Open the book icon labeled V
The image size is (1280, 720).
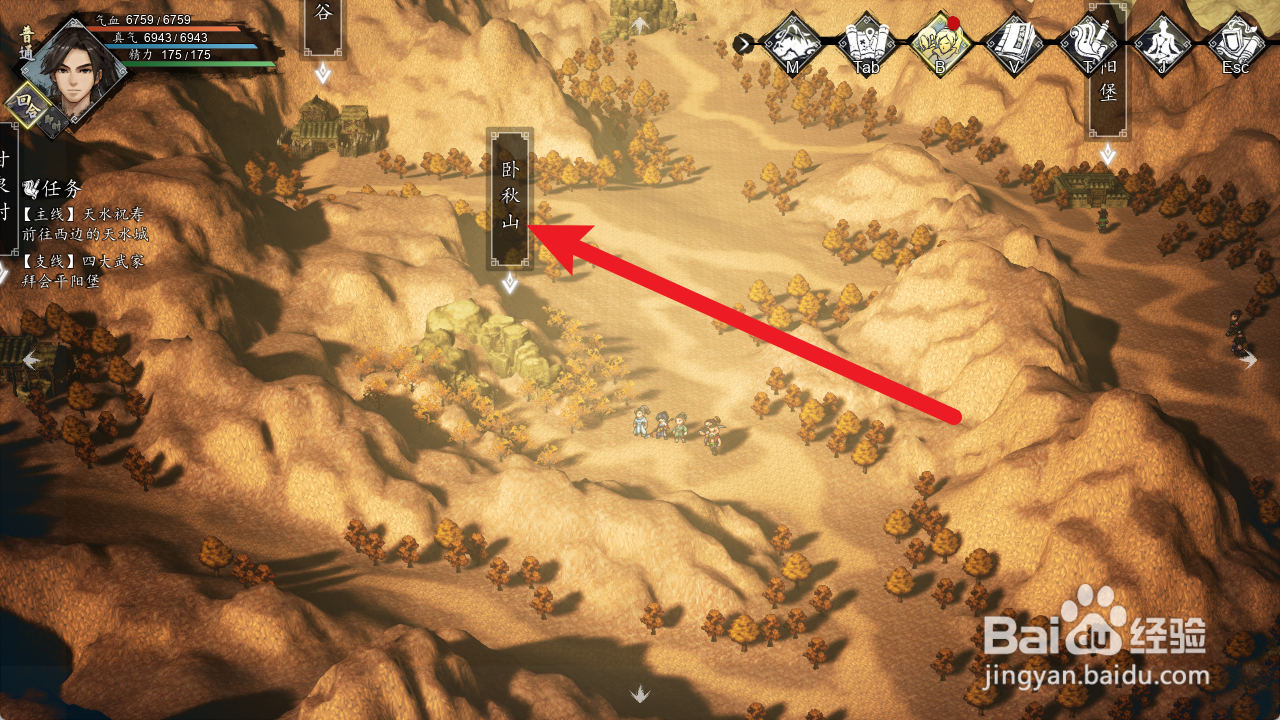(1014, 43)
